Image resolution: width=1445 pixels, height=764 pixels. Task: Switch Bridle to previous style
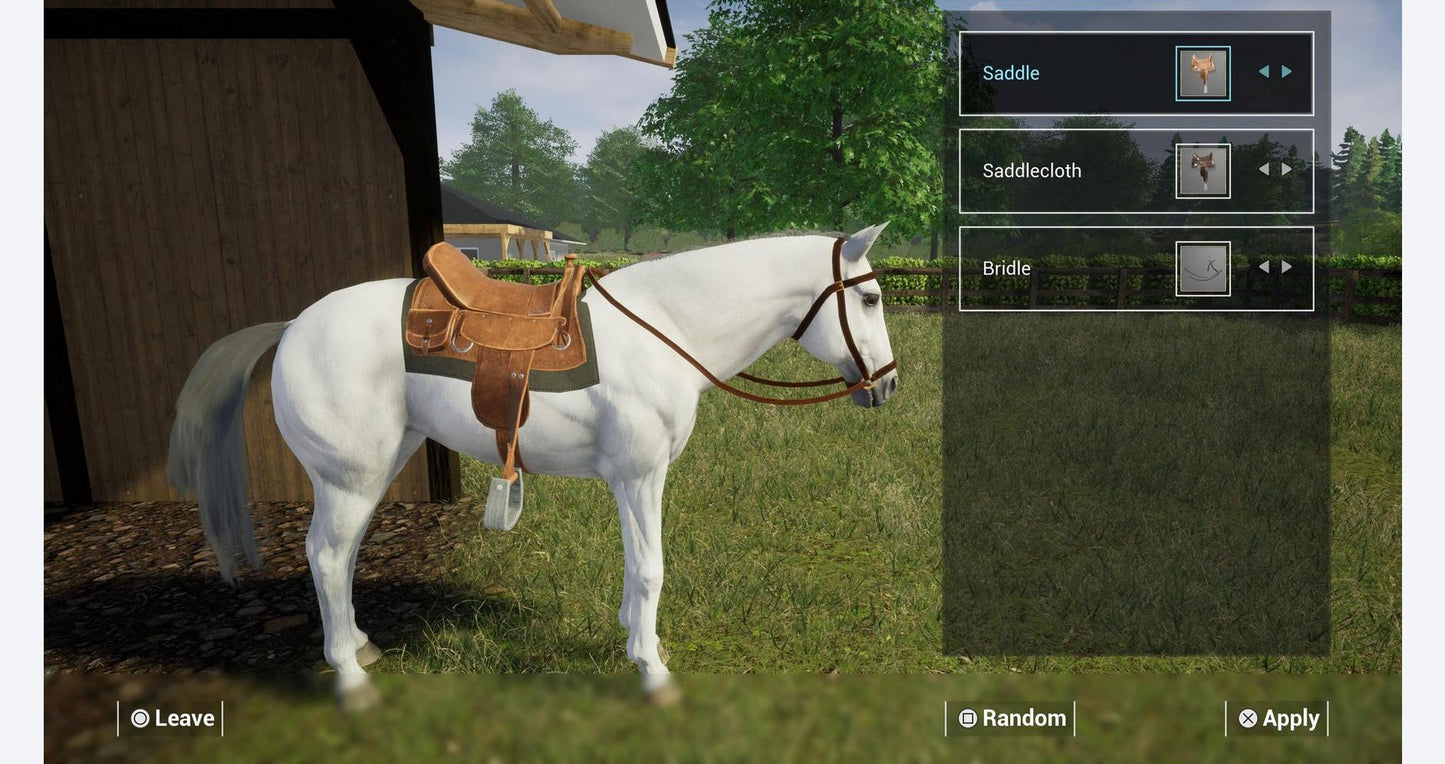point(1264,267)
